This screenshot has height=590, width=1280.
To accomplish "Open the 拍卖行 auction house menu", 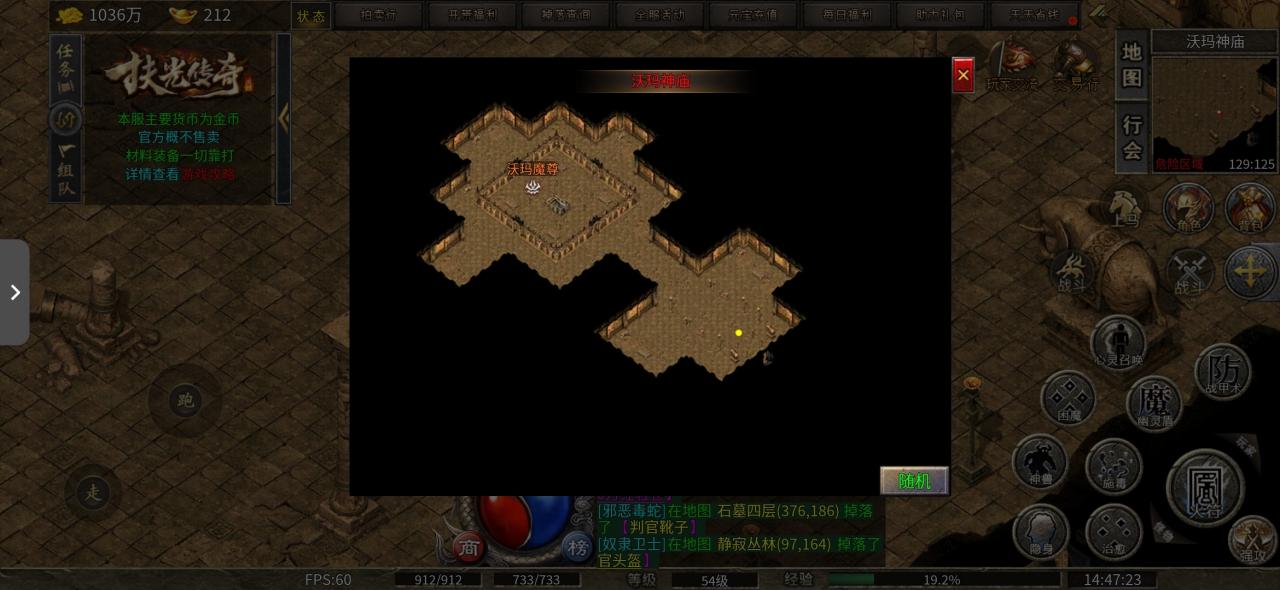I will point(378,16).
